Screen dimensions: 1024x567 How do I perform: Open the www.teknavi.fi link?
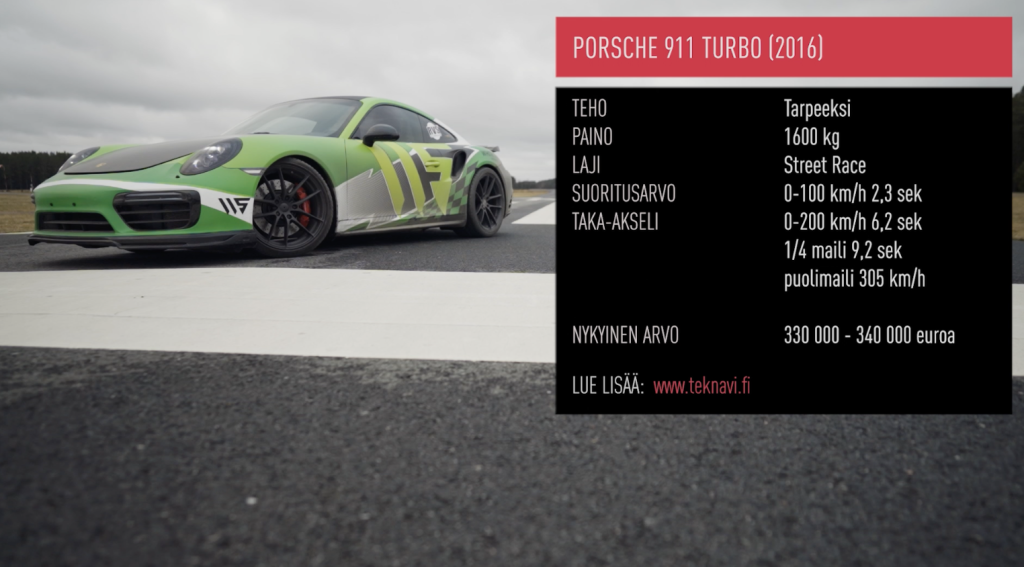pos(701,386)
